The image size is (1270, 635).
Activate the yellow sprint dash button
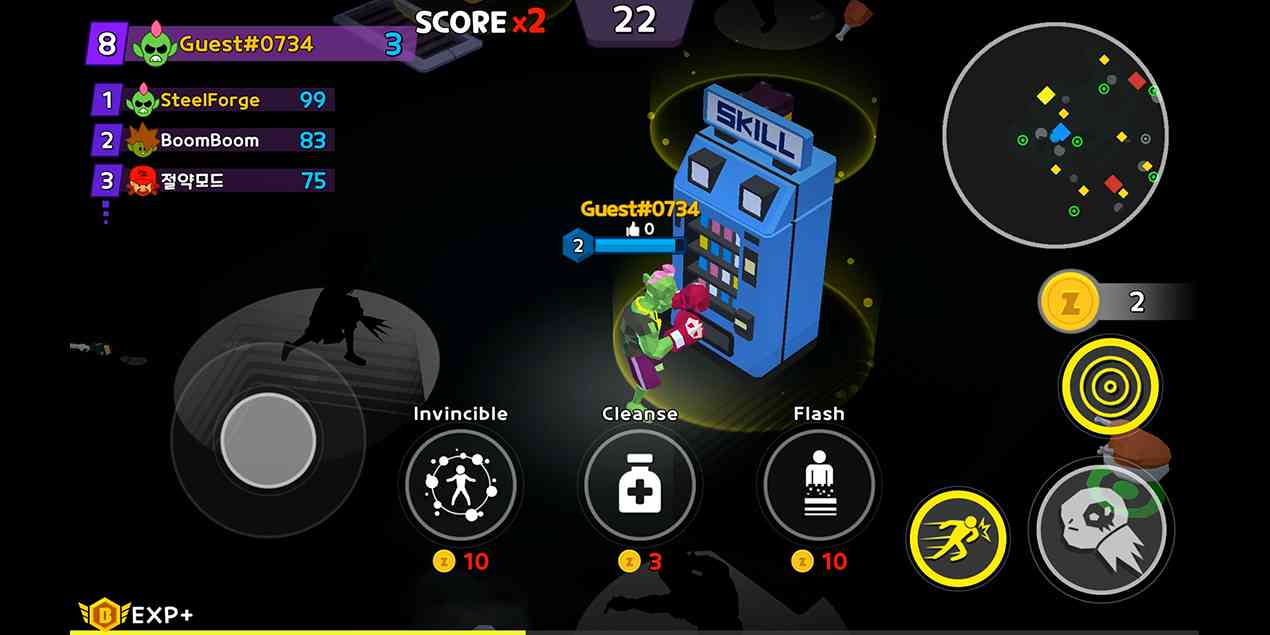pyautogui.click(x=957, y=540)
